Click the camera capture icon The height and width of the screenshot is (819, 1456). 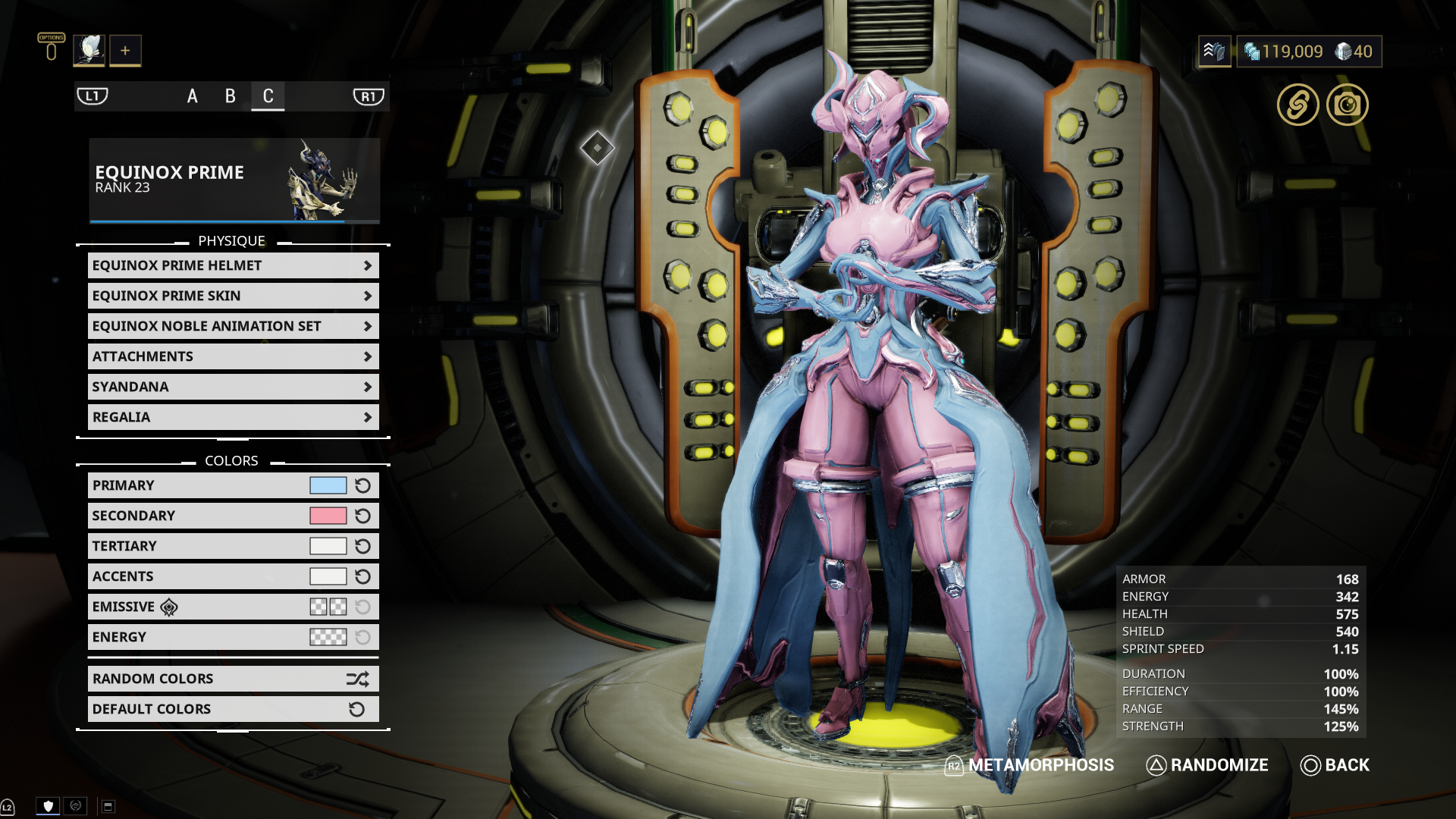point(1347,105)
